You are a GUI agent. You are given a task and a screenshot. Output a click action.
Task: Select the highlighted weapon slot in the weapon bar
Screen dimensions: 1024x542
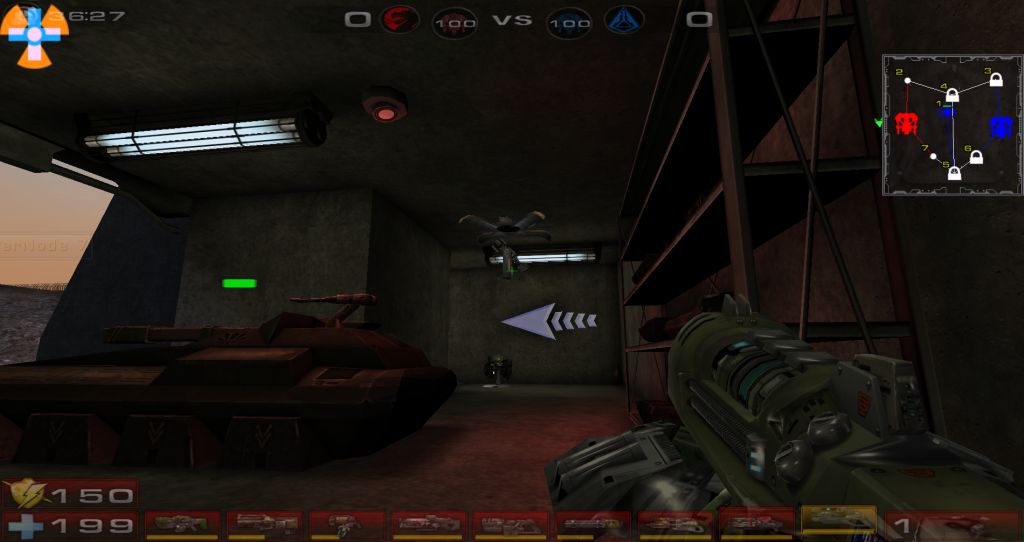tap(838, 520)
